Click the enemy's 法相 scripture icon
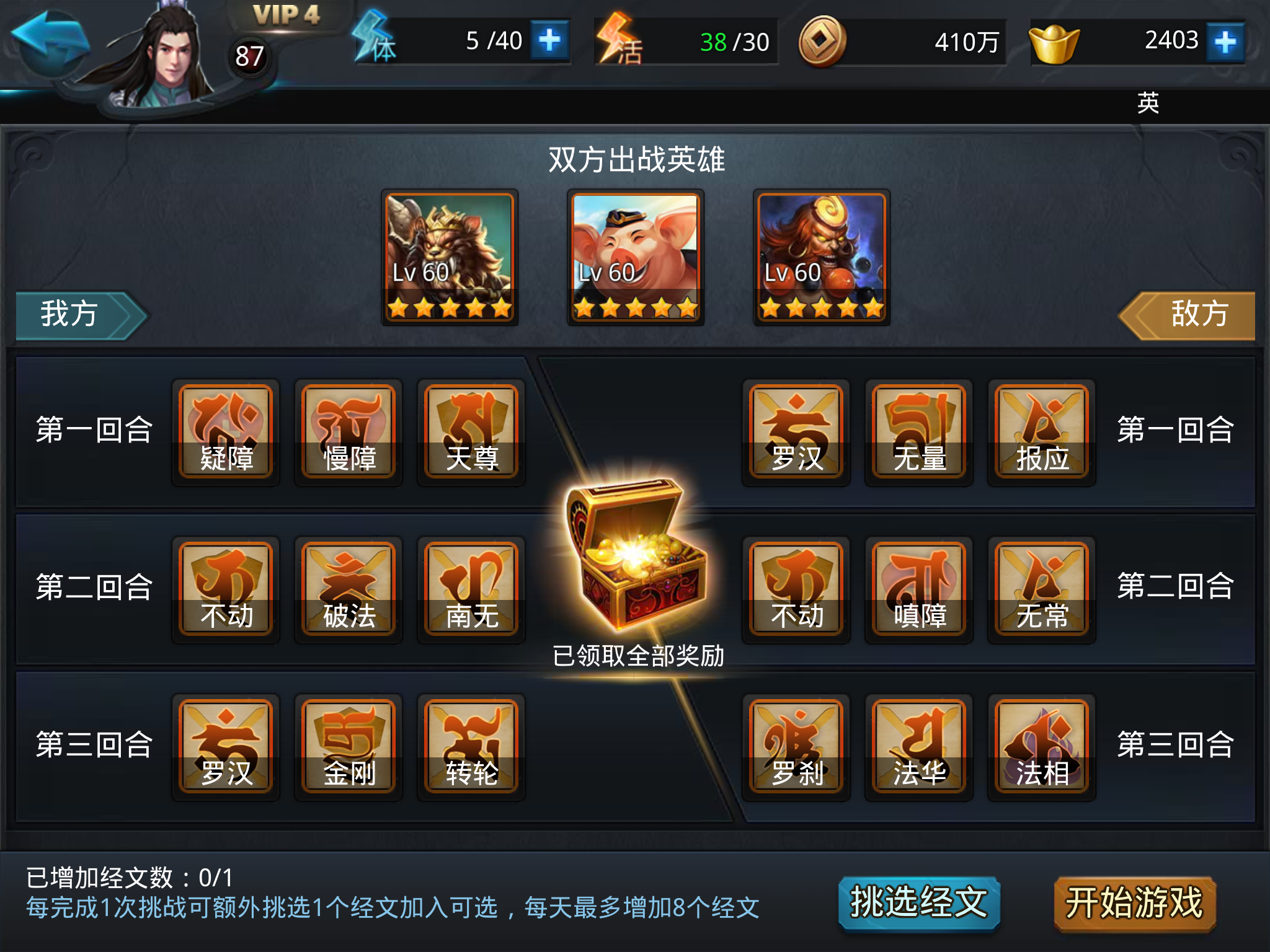This screenshot has width=1270, height=952. [1041, 744]
